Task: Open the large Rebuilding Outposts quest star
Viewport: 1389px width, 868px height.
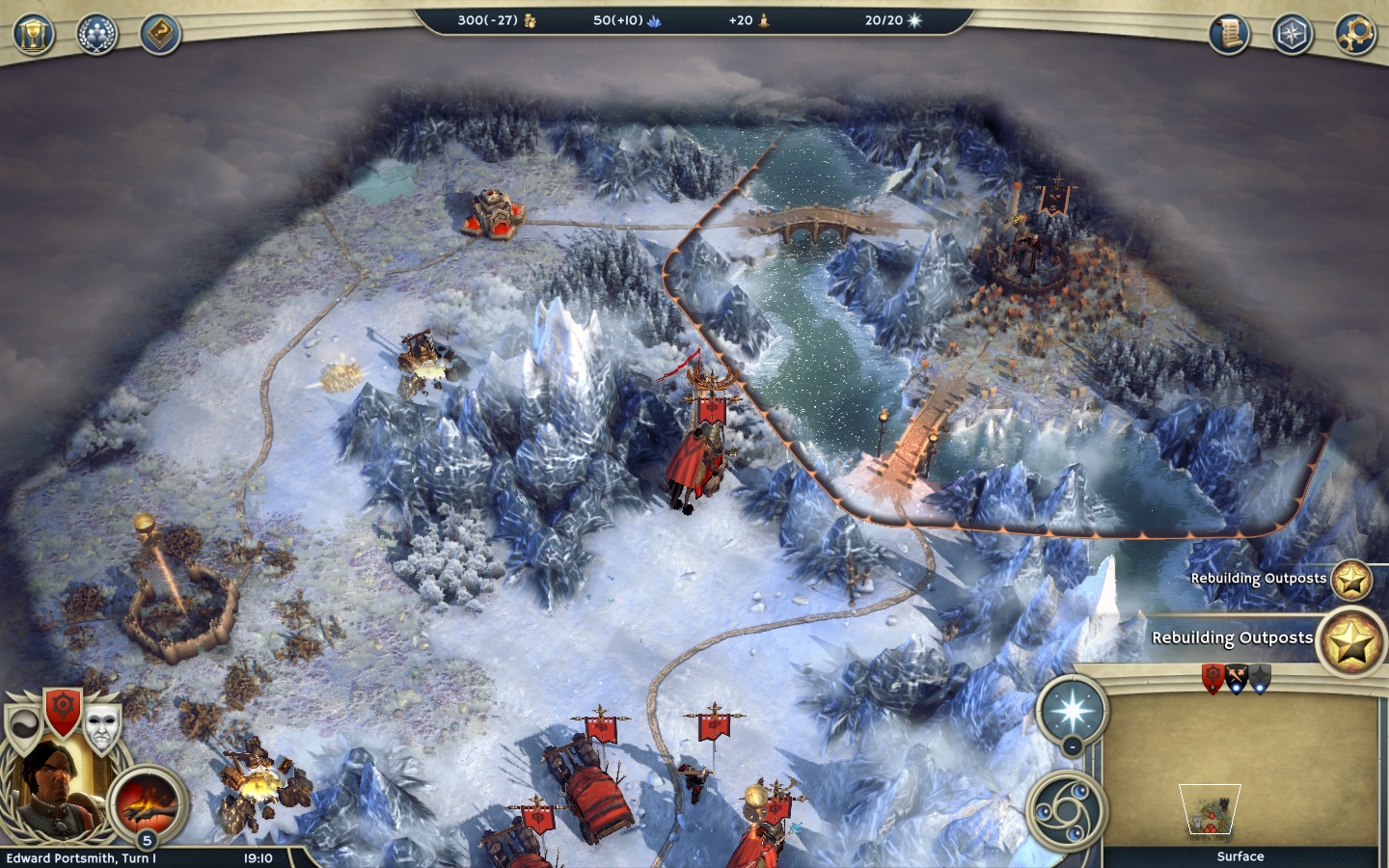Action: pyautogui.click(x=1352, y=640)
